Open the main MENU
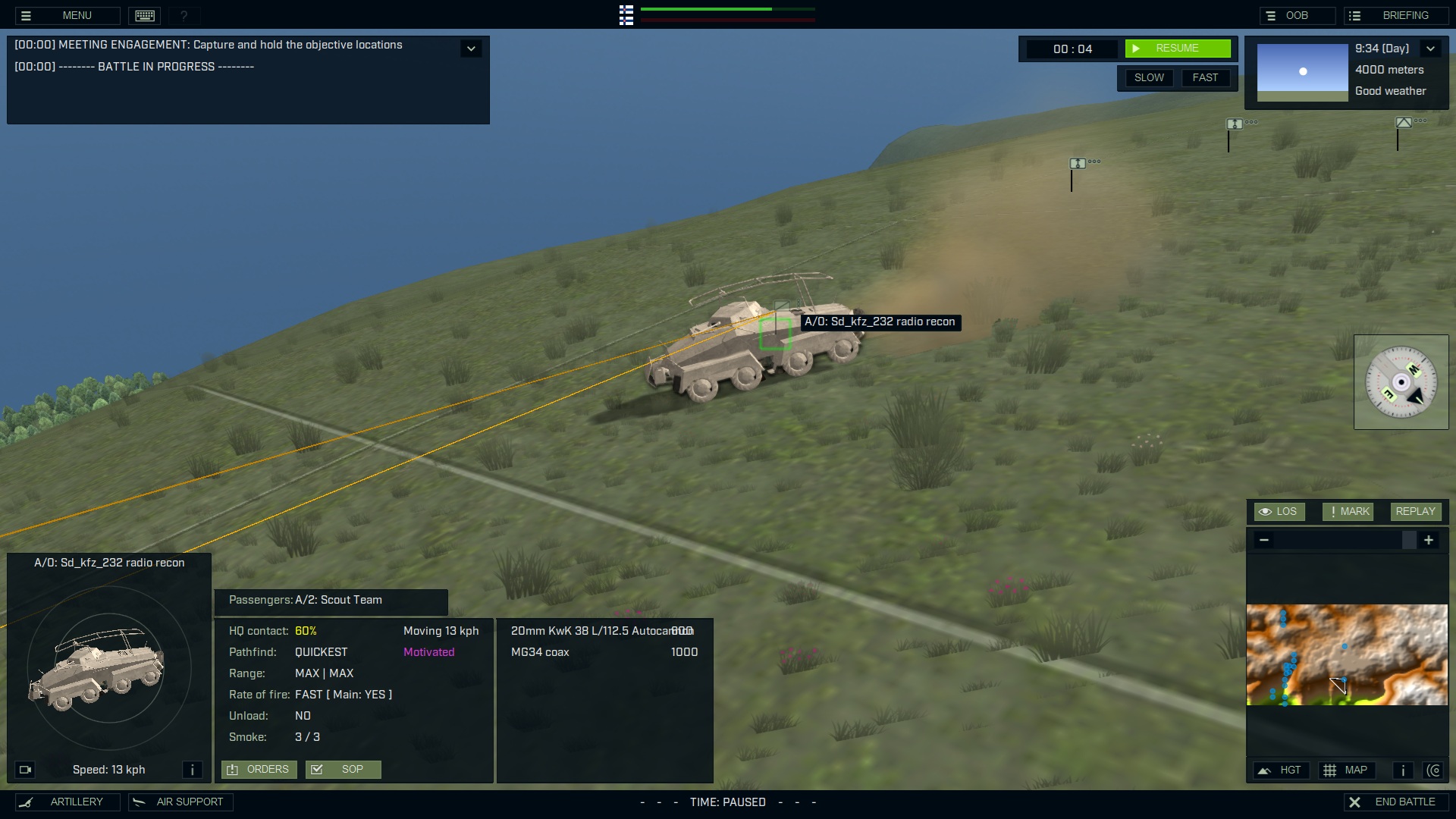 67,15
